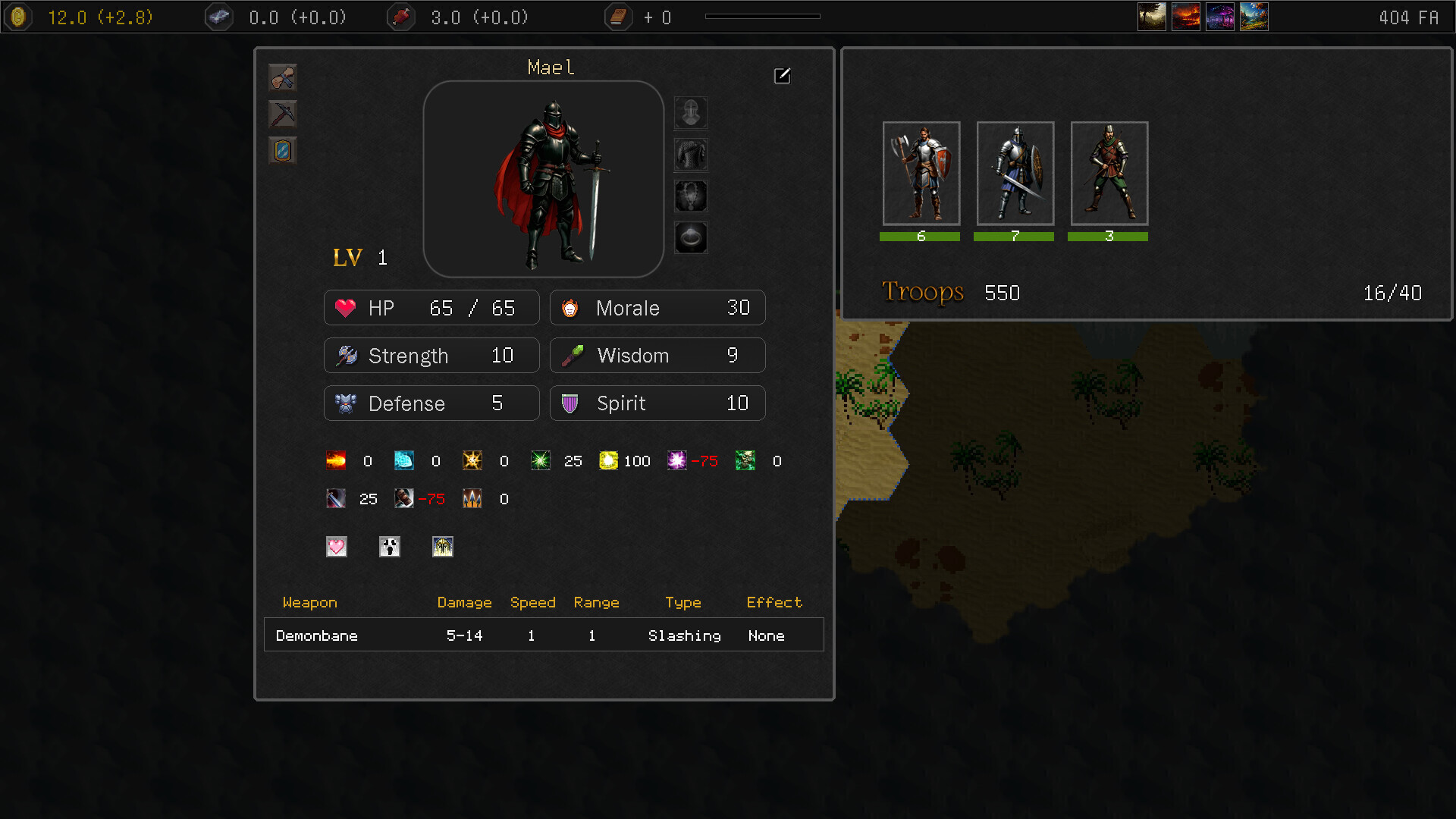The image size is (1456, 819).
Task: Select the troop unit with 7 soldiers
Action: (x=1015, y=173)
